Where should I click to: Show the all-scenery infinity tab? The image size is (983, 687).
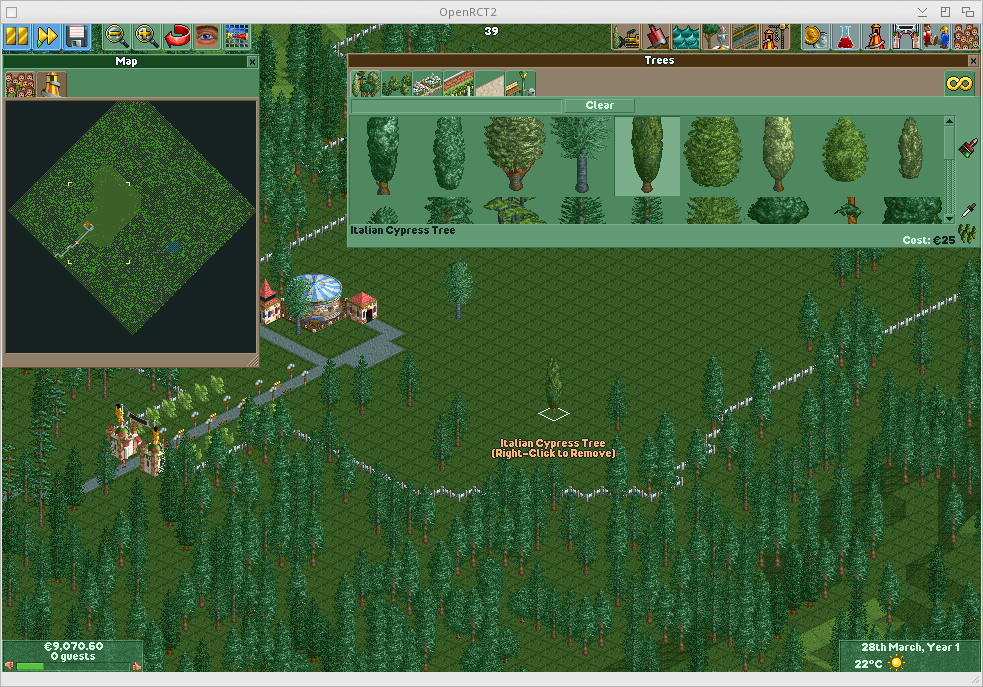[959, 84]
